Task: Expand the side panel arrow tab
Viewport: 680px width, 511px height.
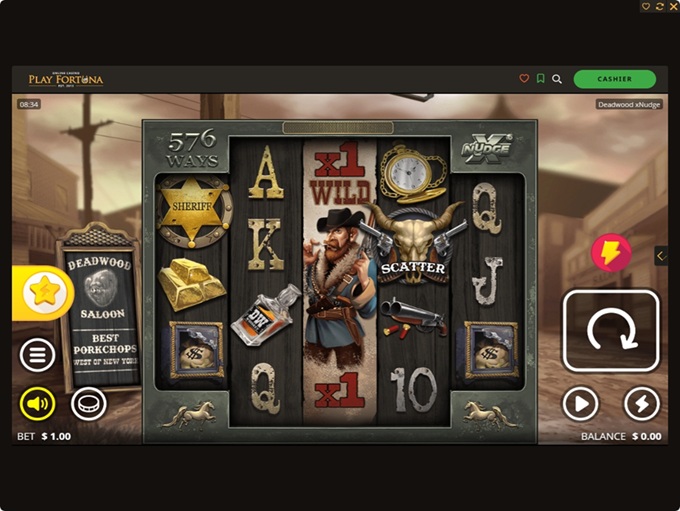Action: (x=661, y=256)
